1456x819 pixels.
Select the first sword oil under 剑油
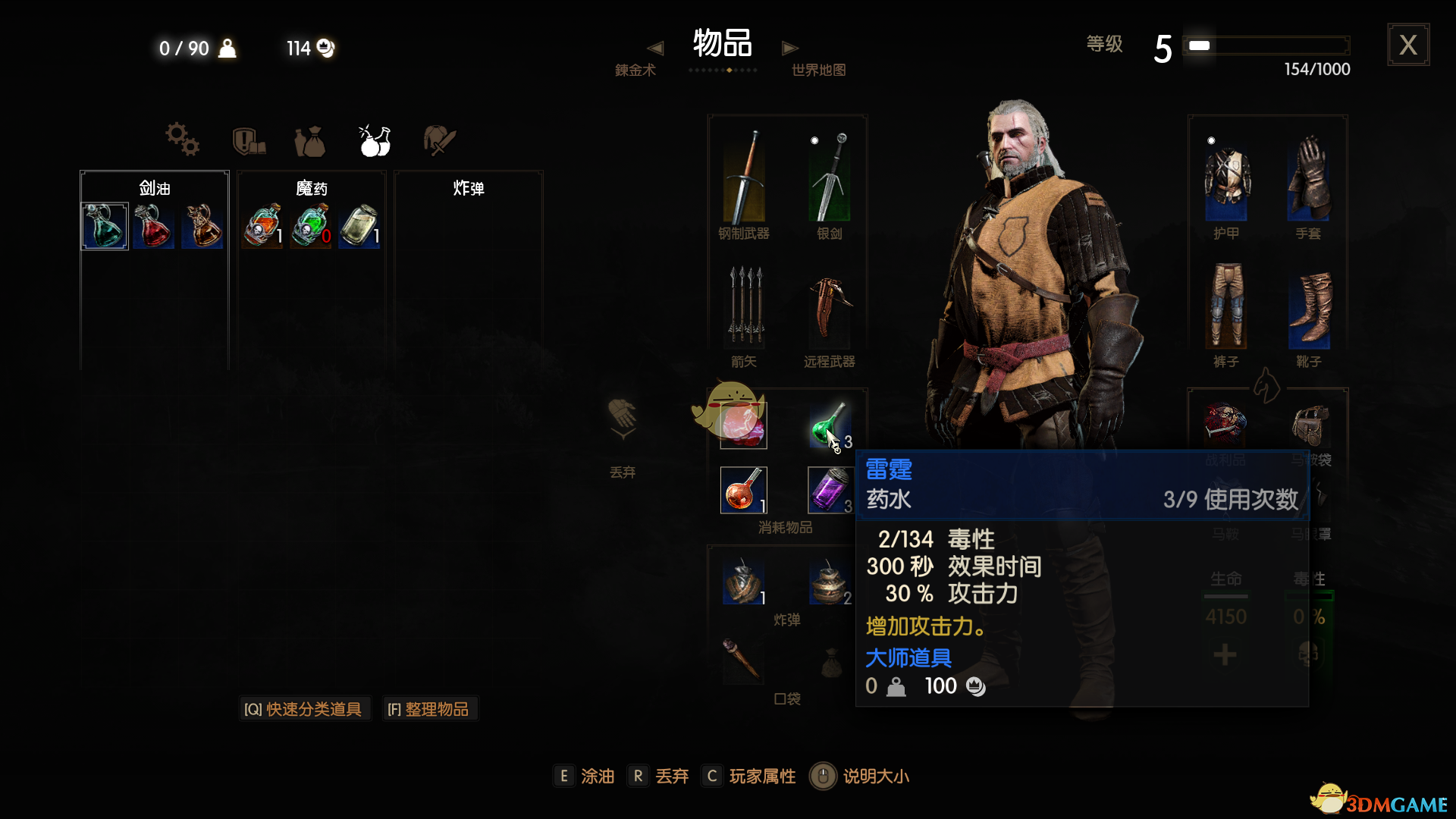104,226
